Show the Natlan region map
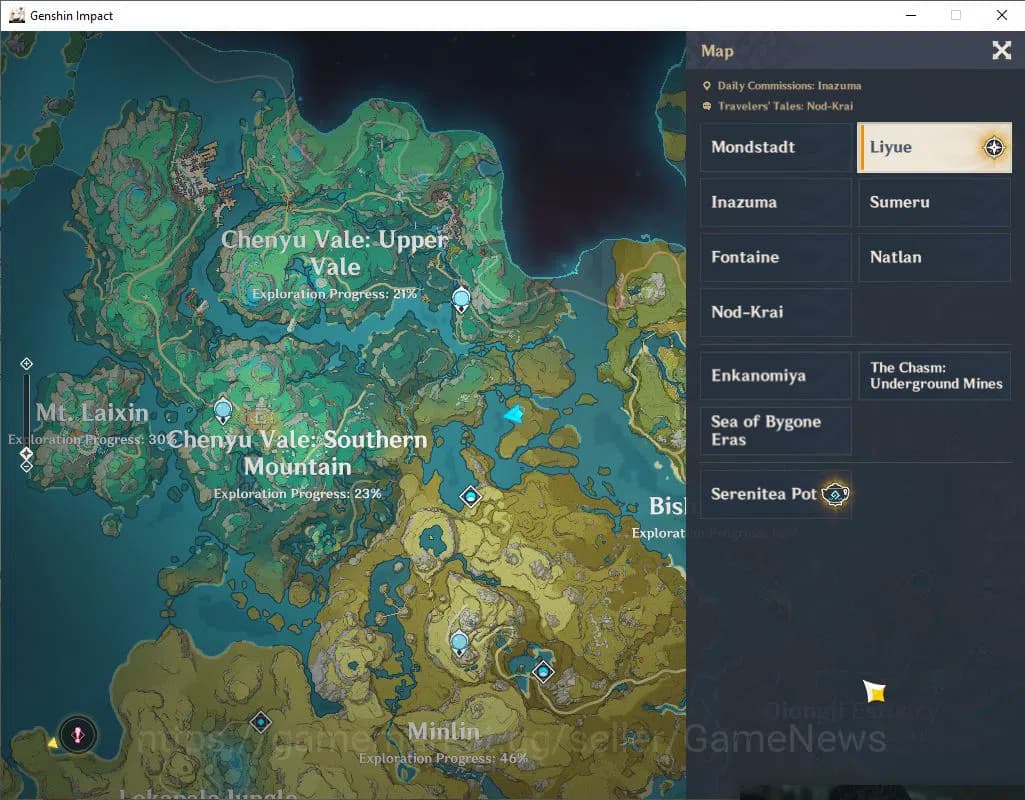The height and width of the screenshot is (800, 1025). click(x=934, y=257)
